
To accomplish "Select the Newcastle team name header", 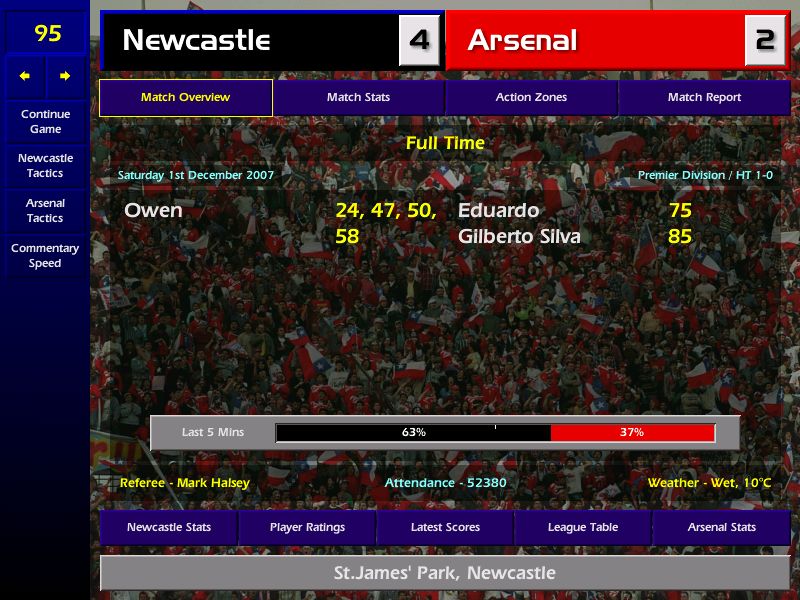I will pos(196,40).
